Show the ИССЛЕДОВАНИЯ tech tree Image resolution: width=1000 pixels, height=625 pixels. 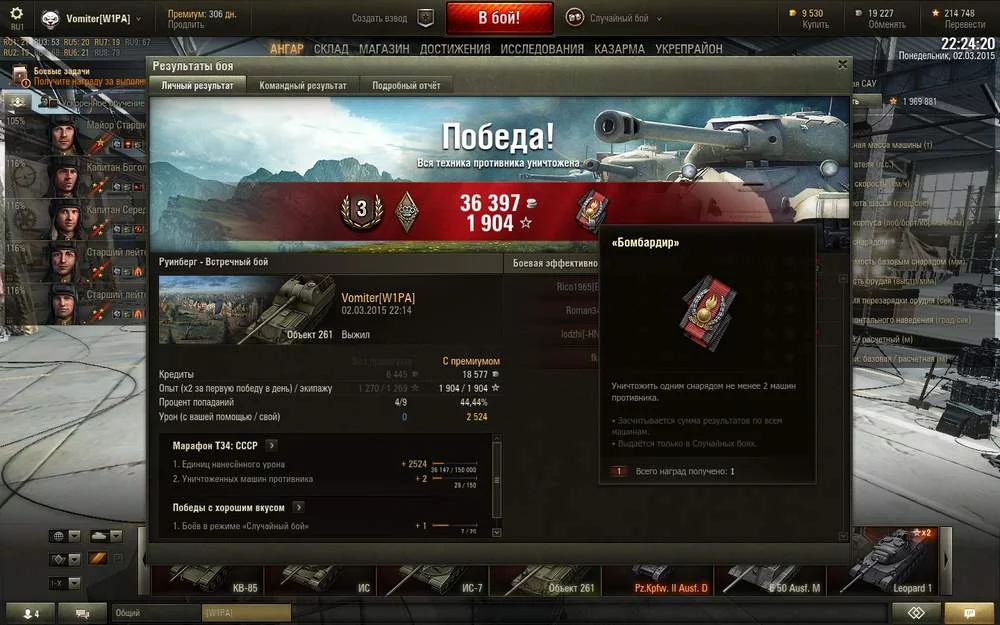pos(542,49)
